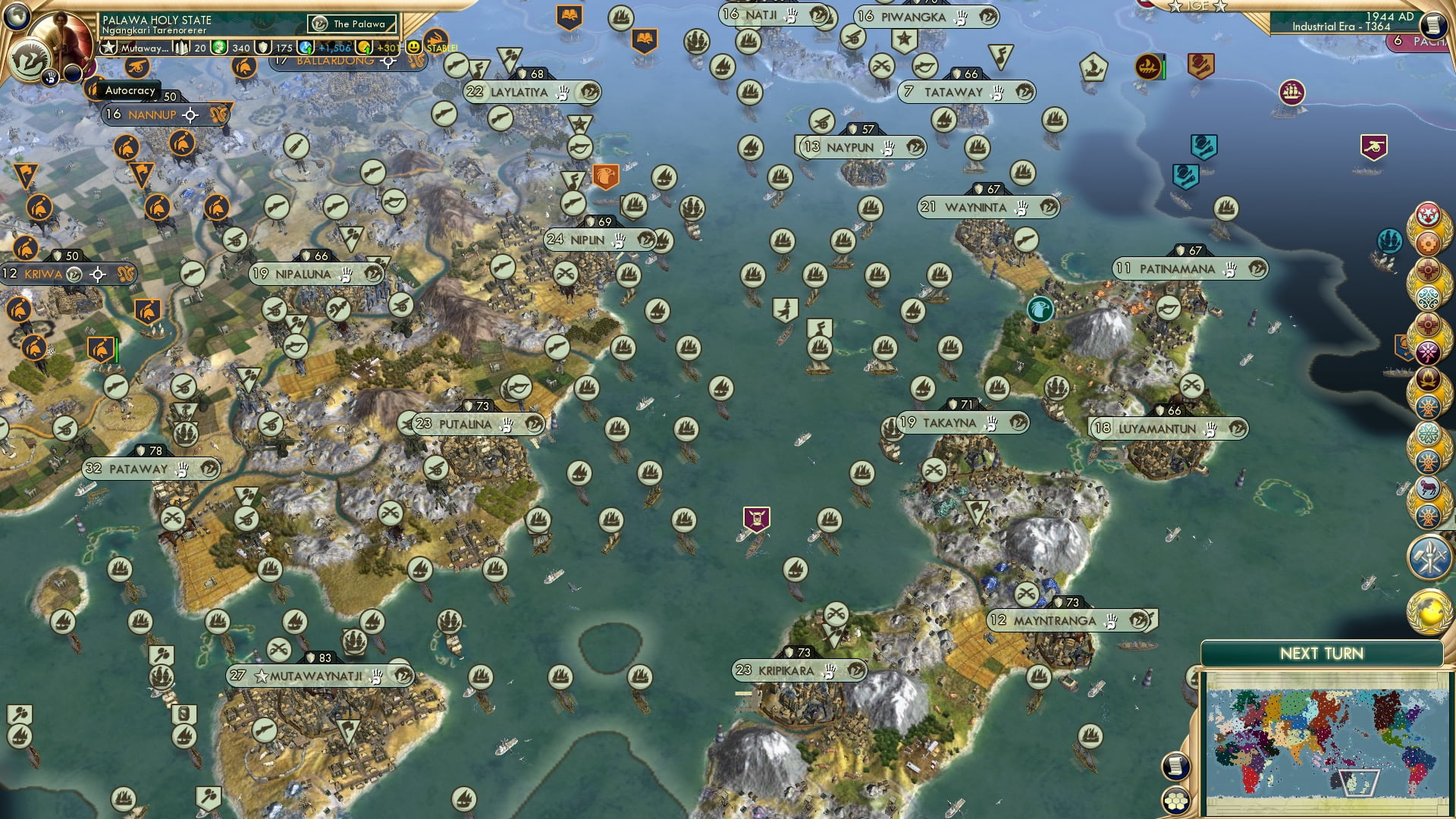Screen dimensions: 1456x819
Task: Select the gold income icon showing +301
Action: 365,47
